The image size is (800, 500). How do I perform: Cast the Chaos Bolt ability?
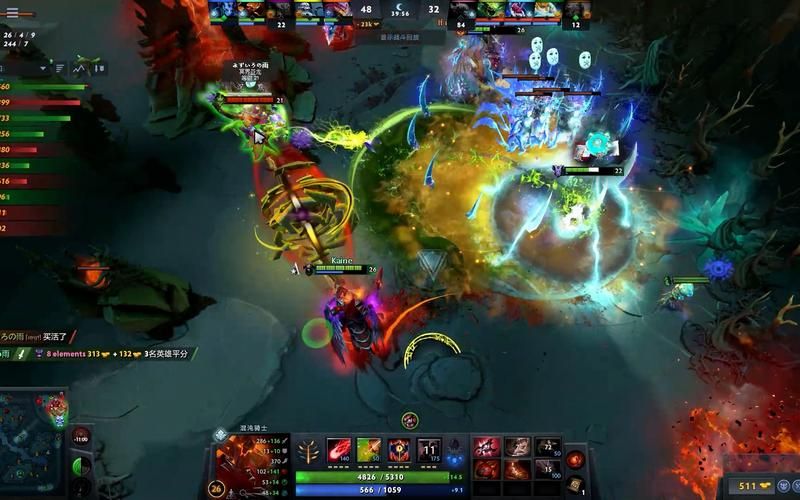click(339, 450)
